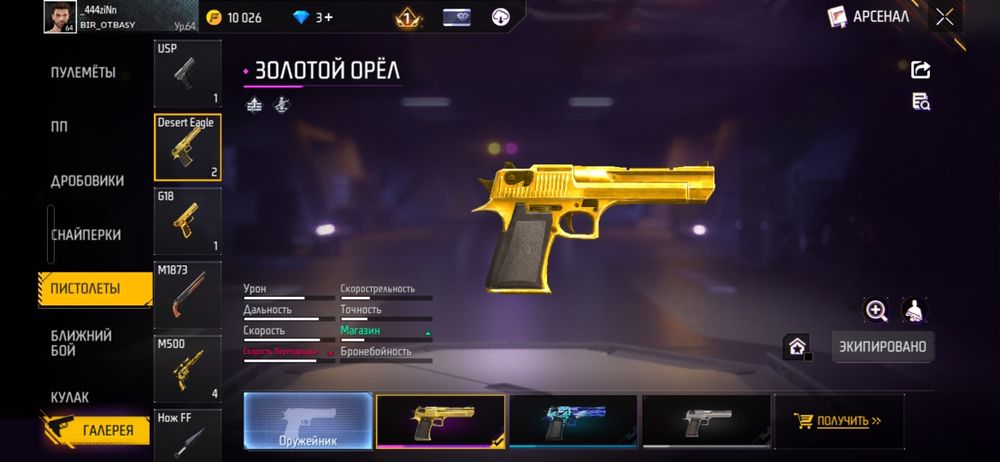This screenshot has height=462, width=1000.
Task: Show the Снайперки category
Action: [86, 235]
